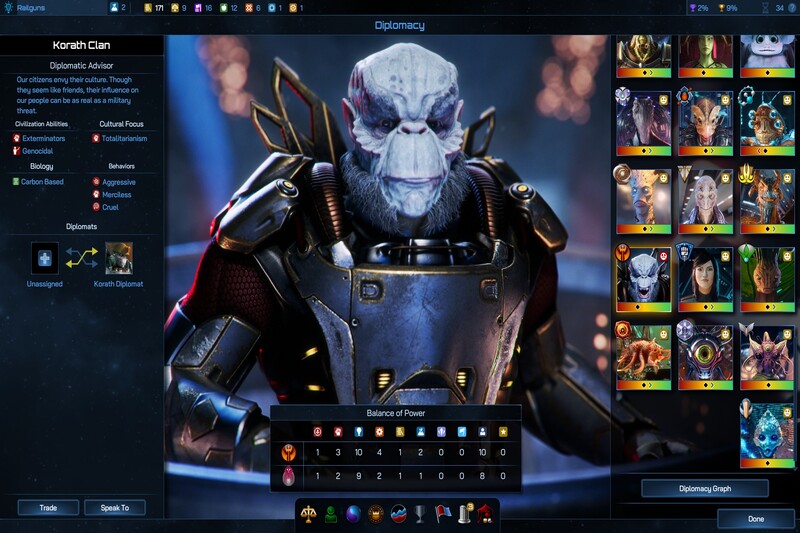Choose the white-faced Korath leader portrait

[644, 278]
